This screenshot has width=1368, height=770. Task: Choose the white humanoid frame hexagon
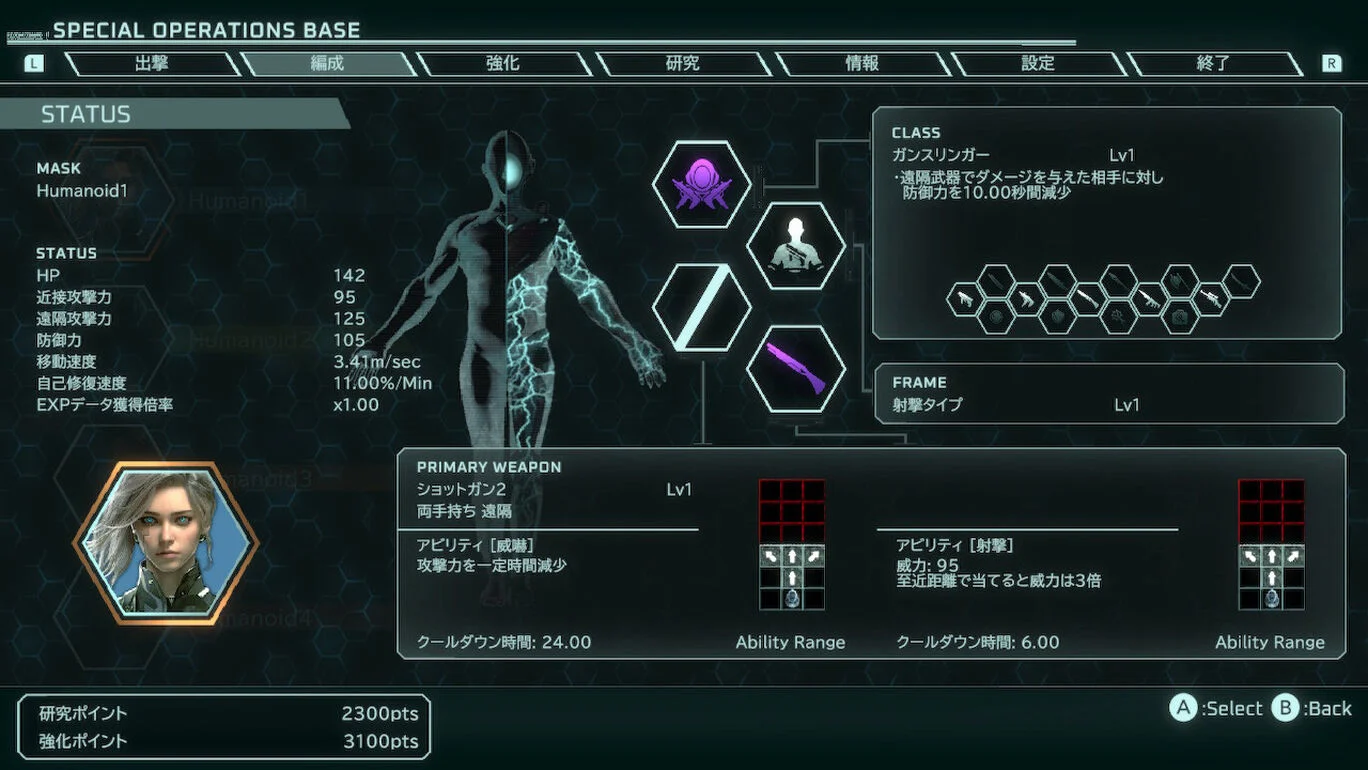pyautogui.click(x=796, y=246)
